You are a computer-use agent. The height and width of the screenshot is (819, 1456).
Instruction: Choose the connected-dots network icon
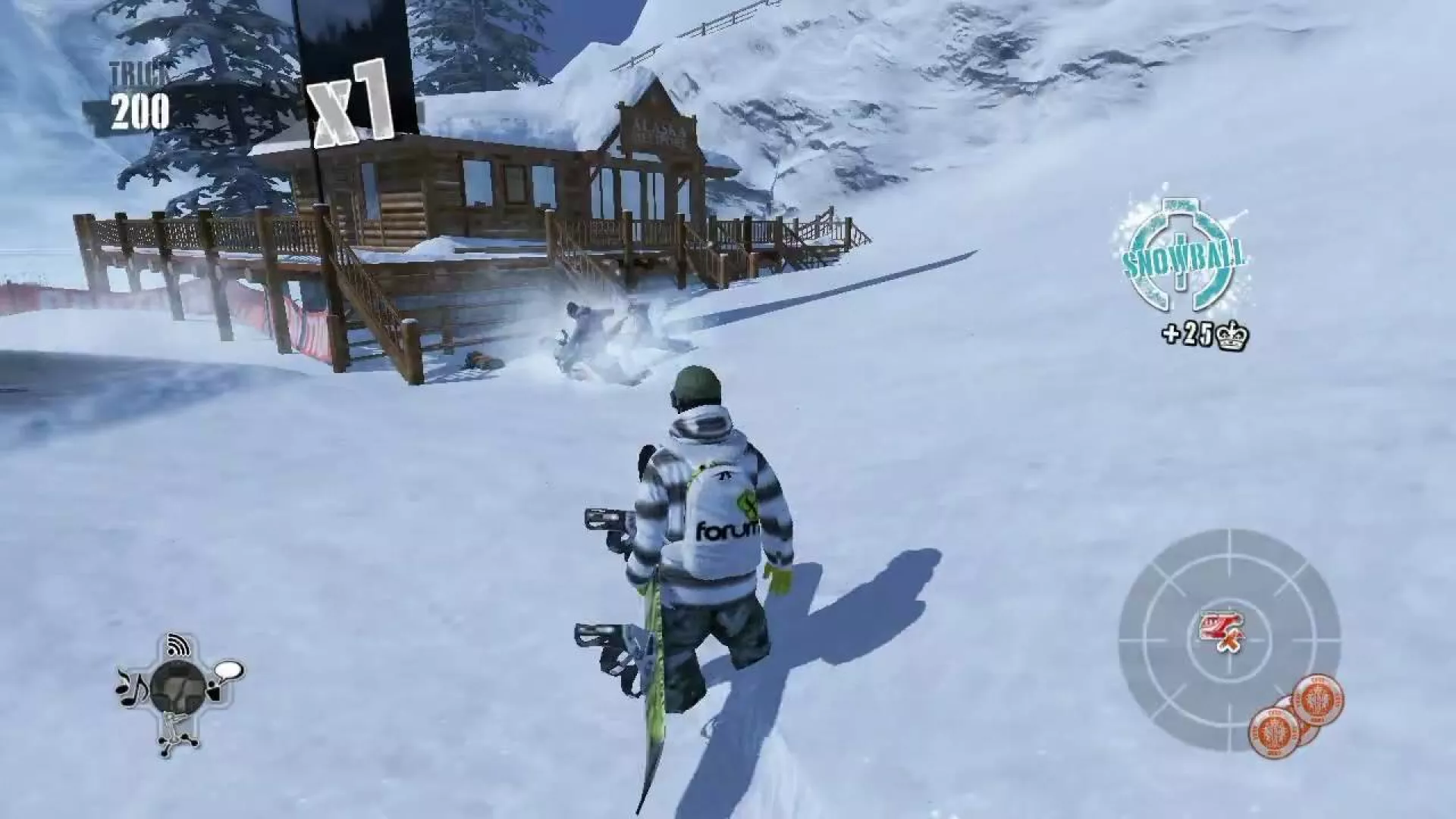178,736
